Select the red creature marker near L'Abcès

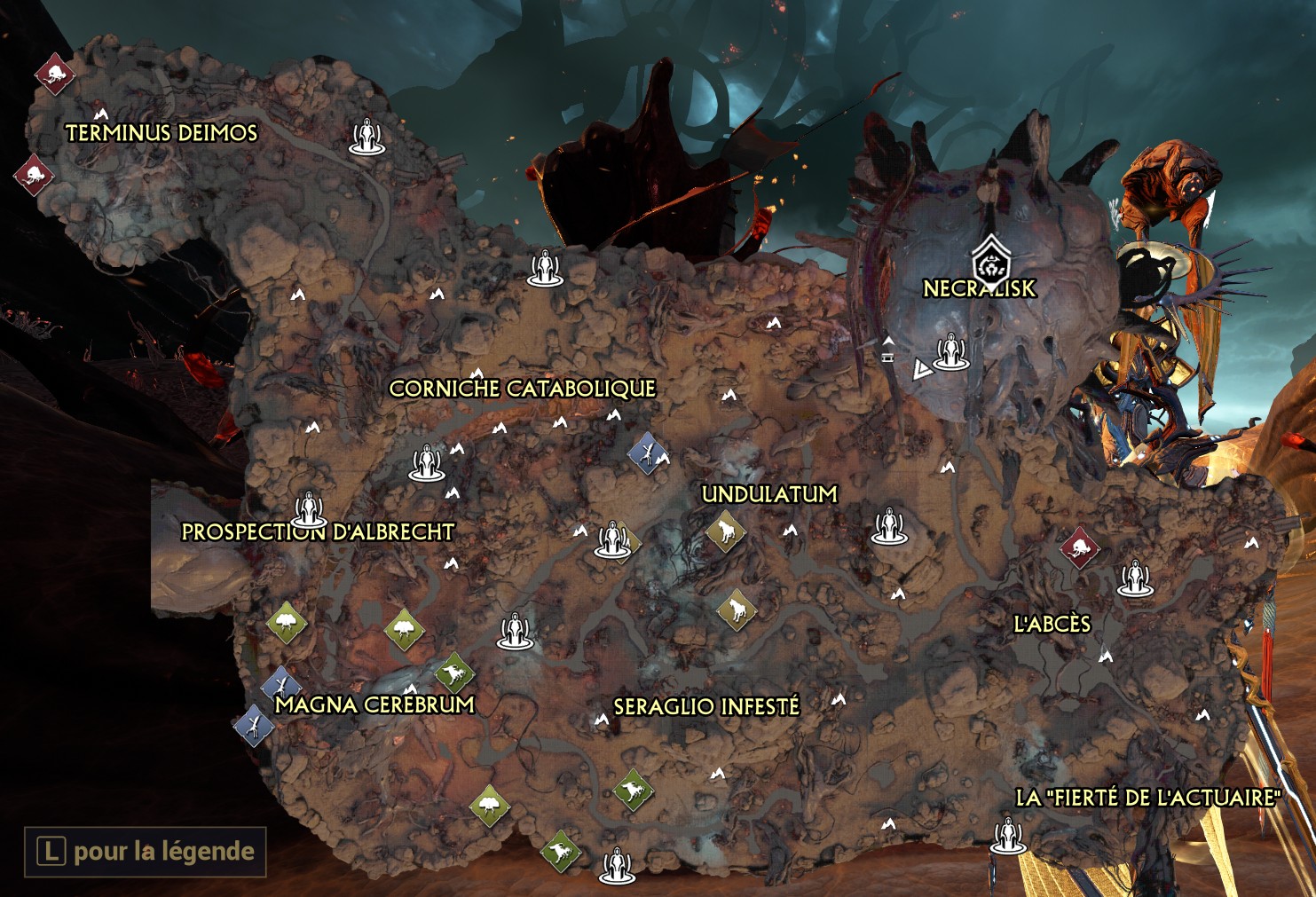click(x=1080, y=547)
